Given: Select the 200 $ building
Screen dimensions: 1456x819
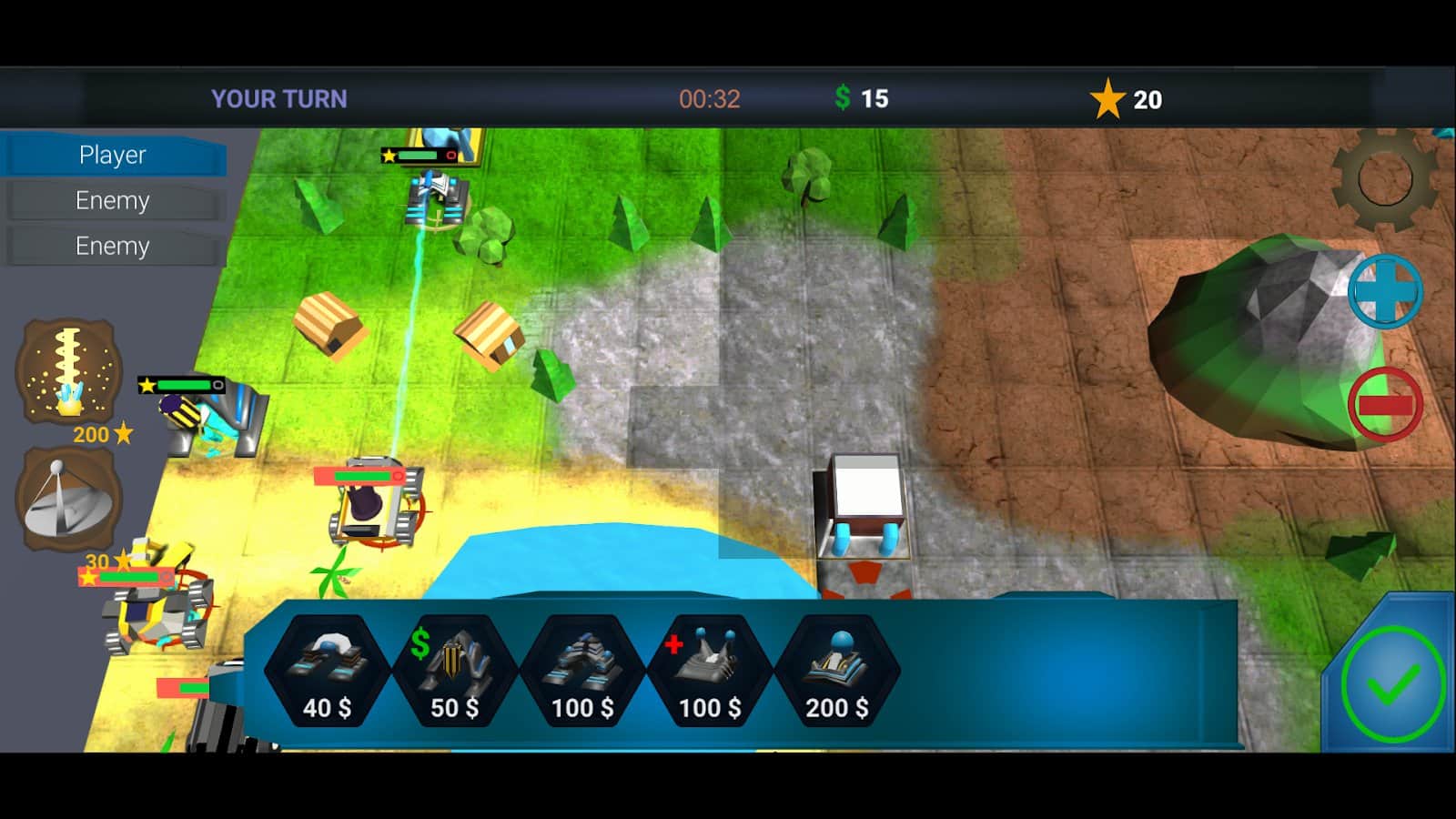Looking at the screenshot, I should click(x=836, y=672).
